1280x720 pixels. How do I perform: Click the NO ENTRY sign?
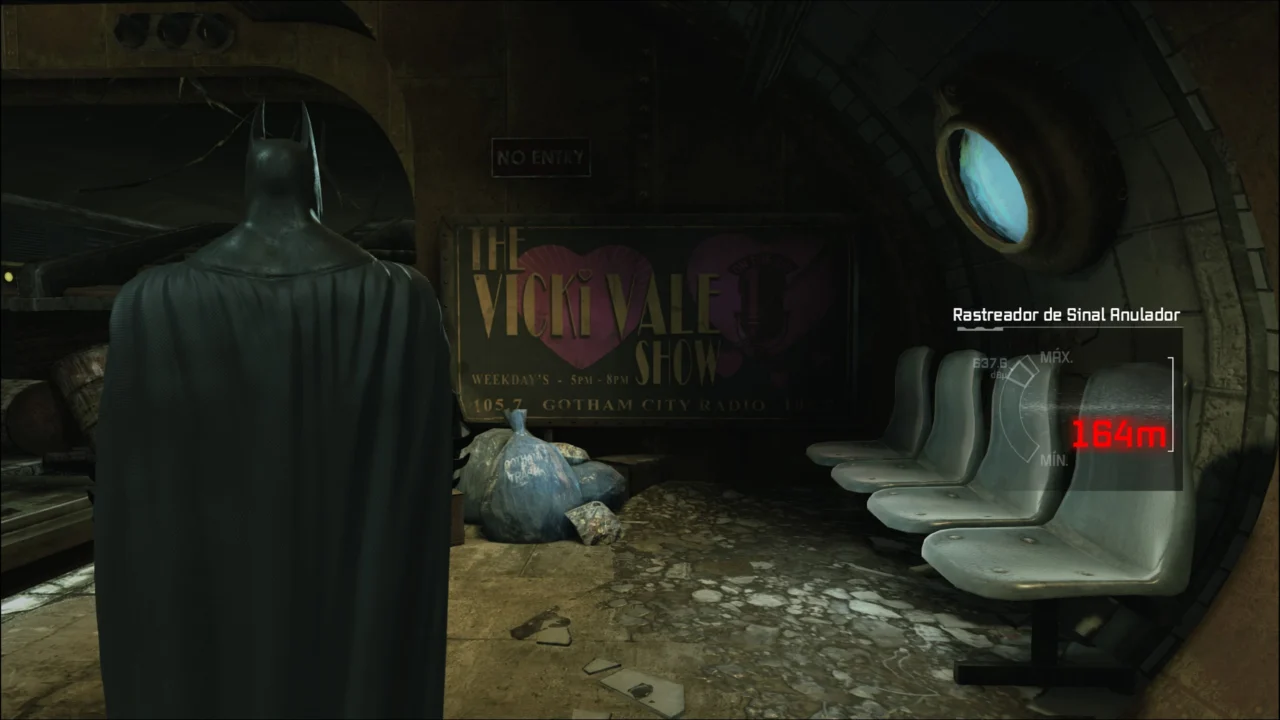click(540, 157)
